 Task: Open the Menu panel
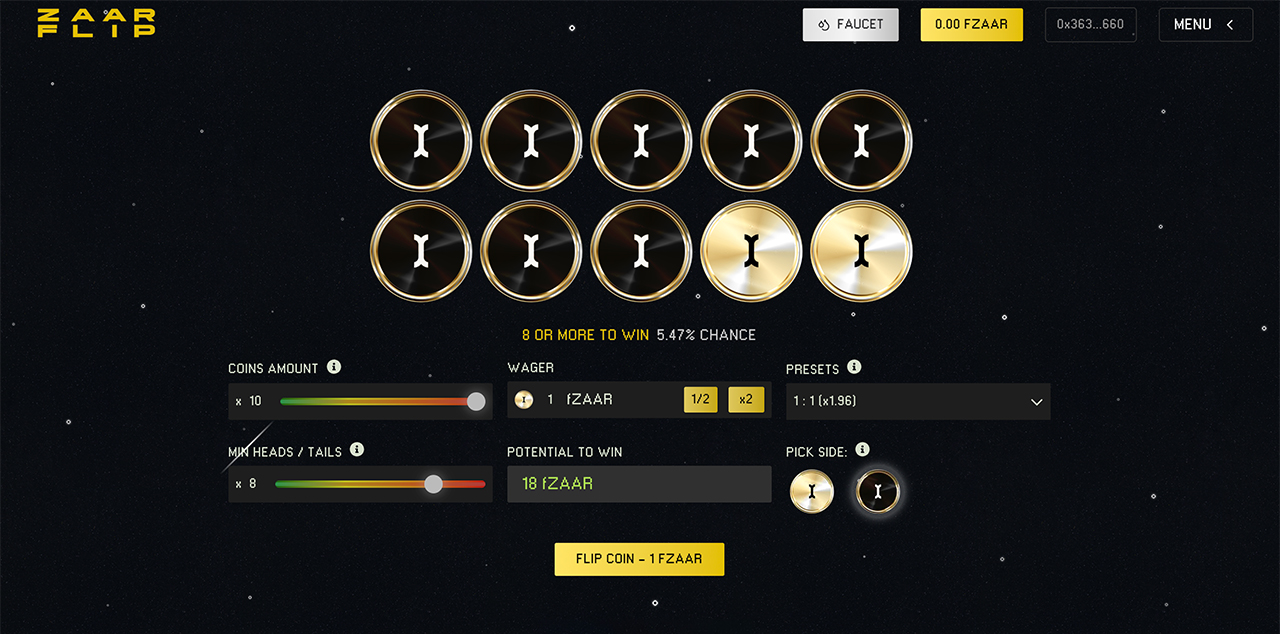click(x=1205, y=25)
